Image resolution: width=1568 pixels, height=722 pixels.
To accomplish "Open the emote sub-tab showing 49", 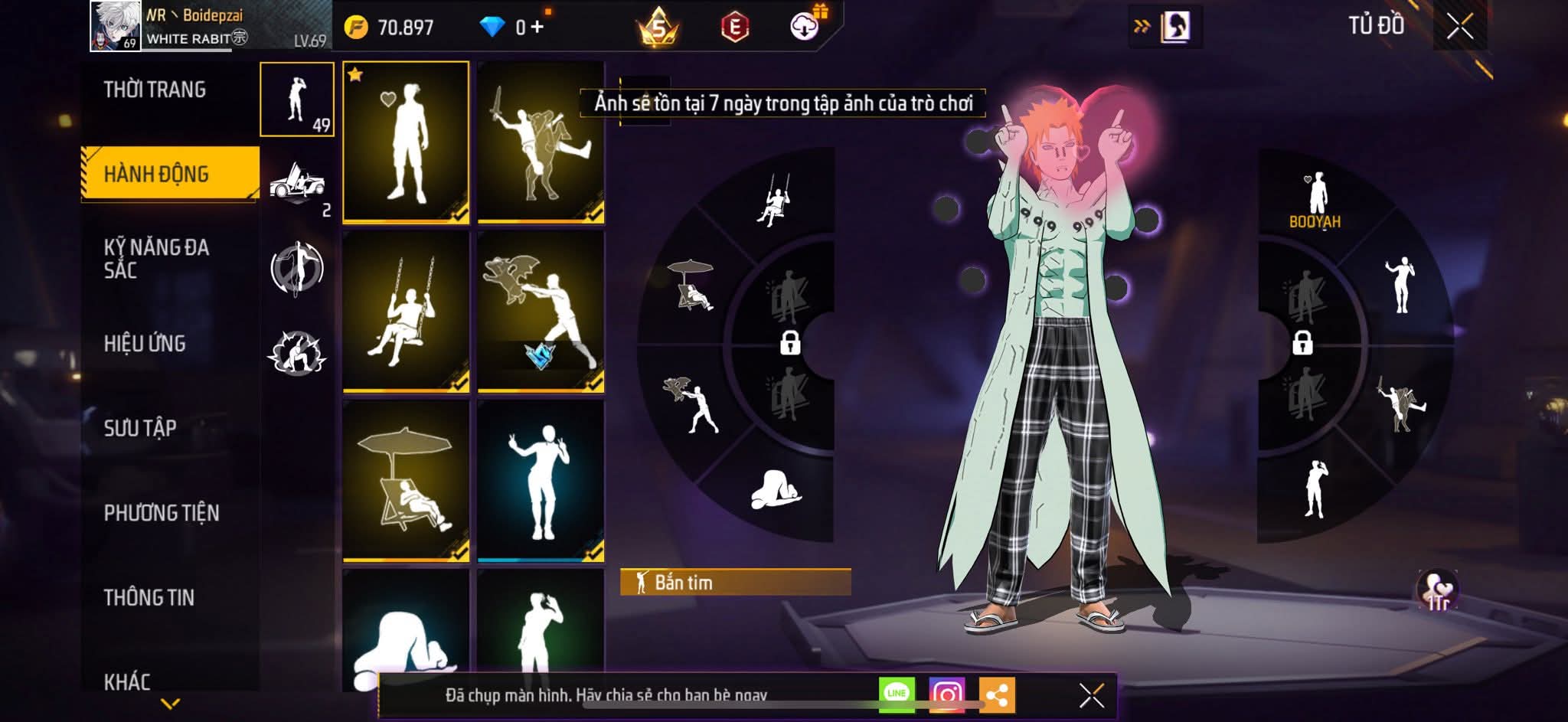I will tap(297, 100).
